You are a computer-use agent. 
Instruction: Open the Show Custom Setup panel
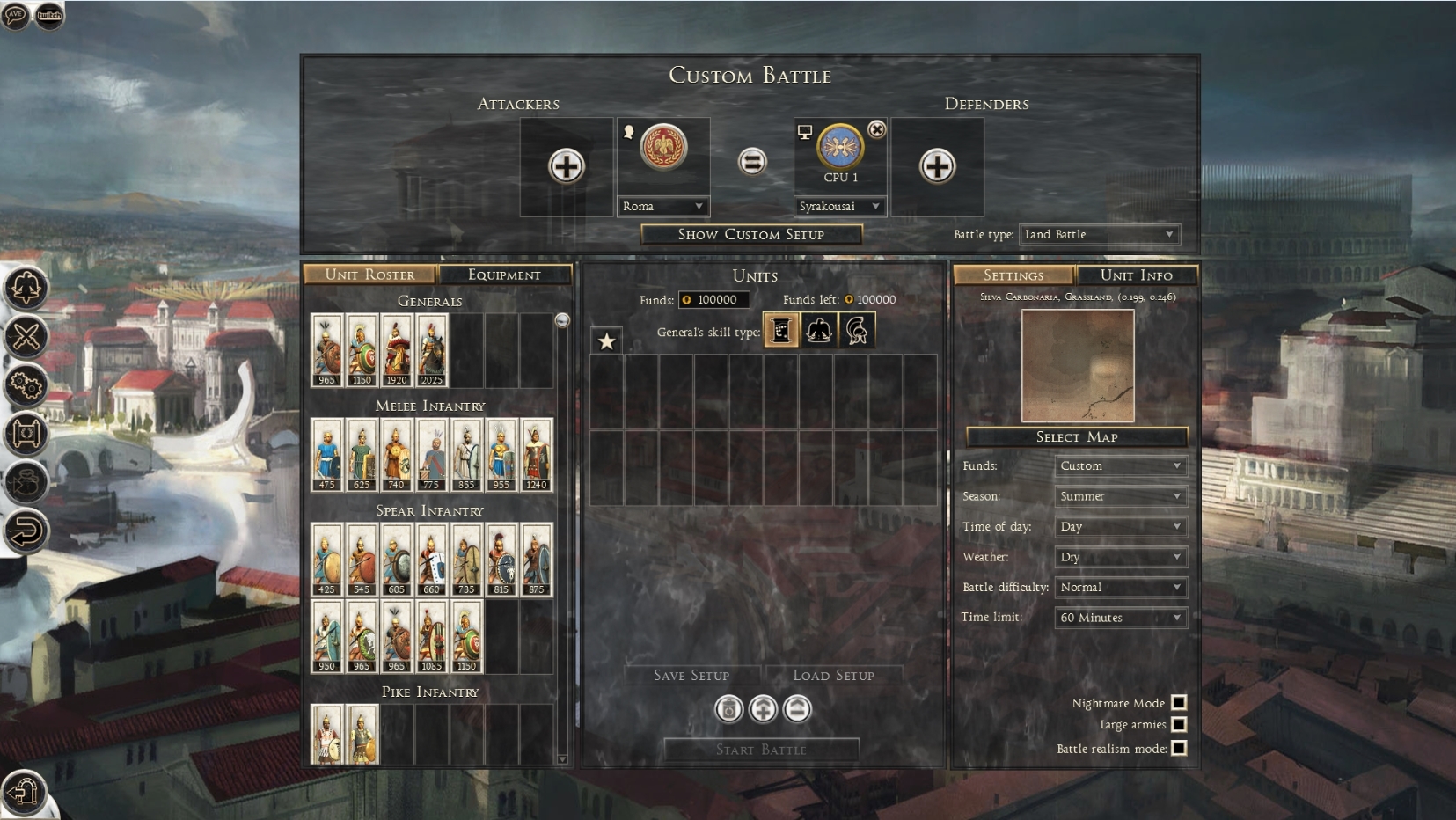pyautogui.click(x=750, y=234)
